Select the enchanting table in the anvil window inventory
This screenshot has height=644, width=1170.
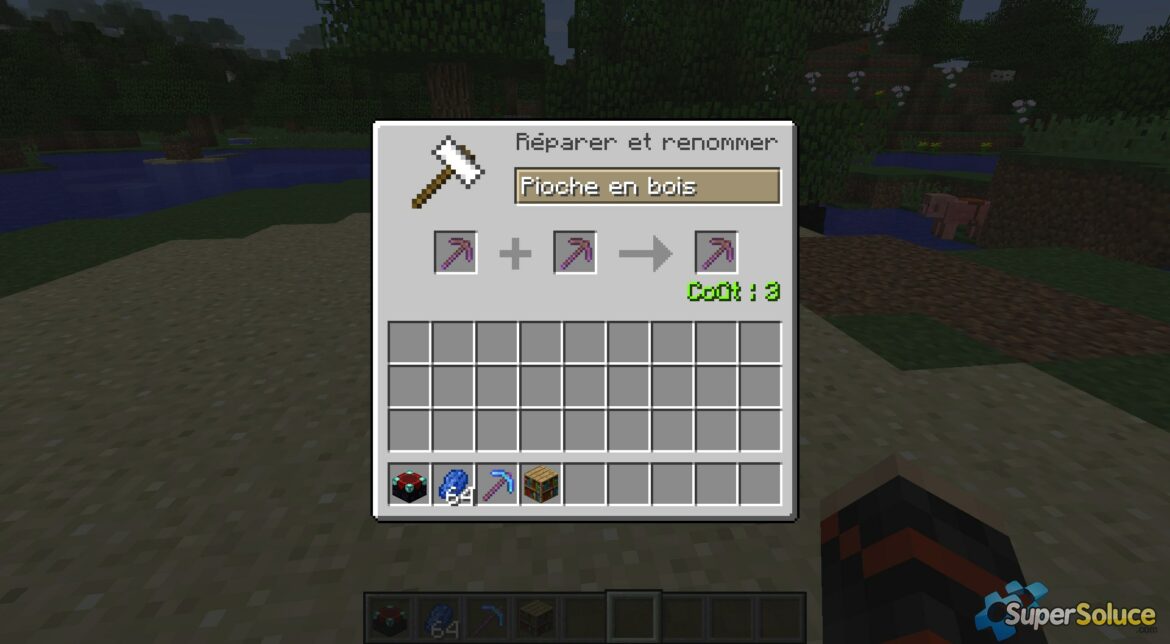click(x=409, y=484)
